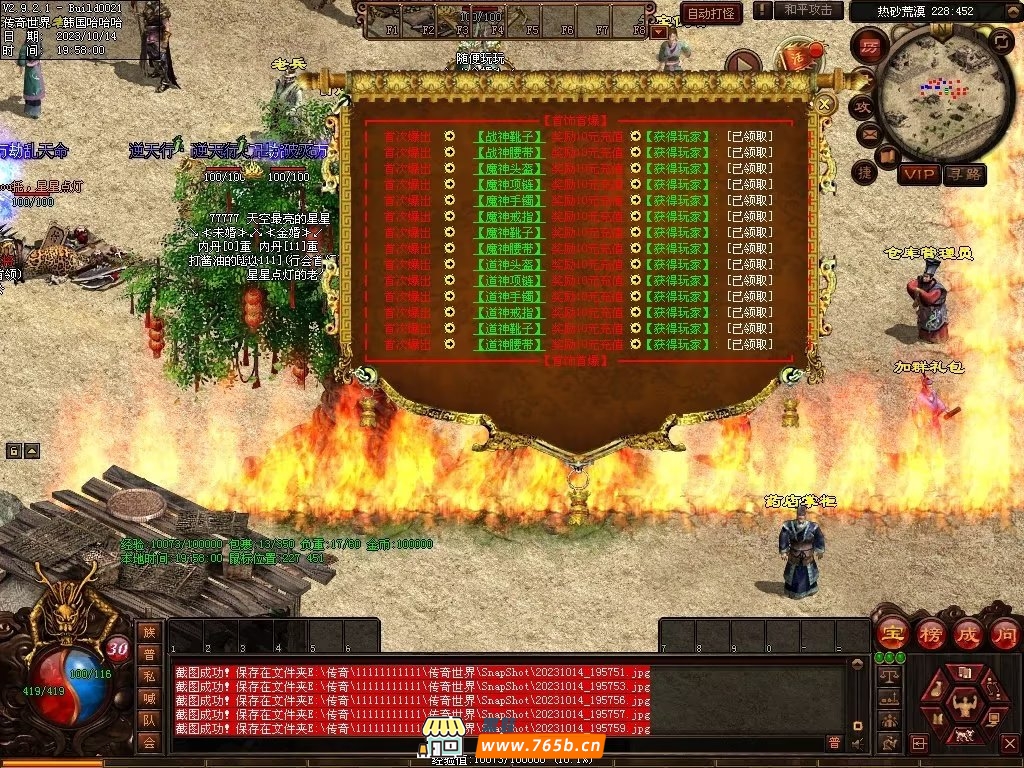Open the envelope mail icon
The height and width of the screenshot is (768, 1024).
[x=869, y=133]
